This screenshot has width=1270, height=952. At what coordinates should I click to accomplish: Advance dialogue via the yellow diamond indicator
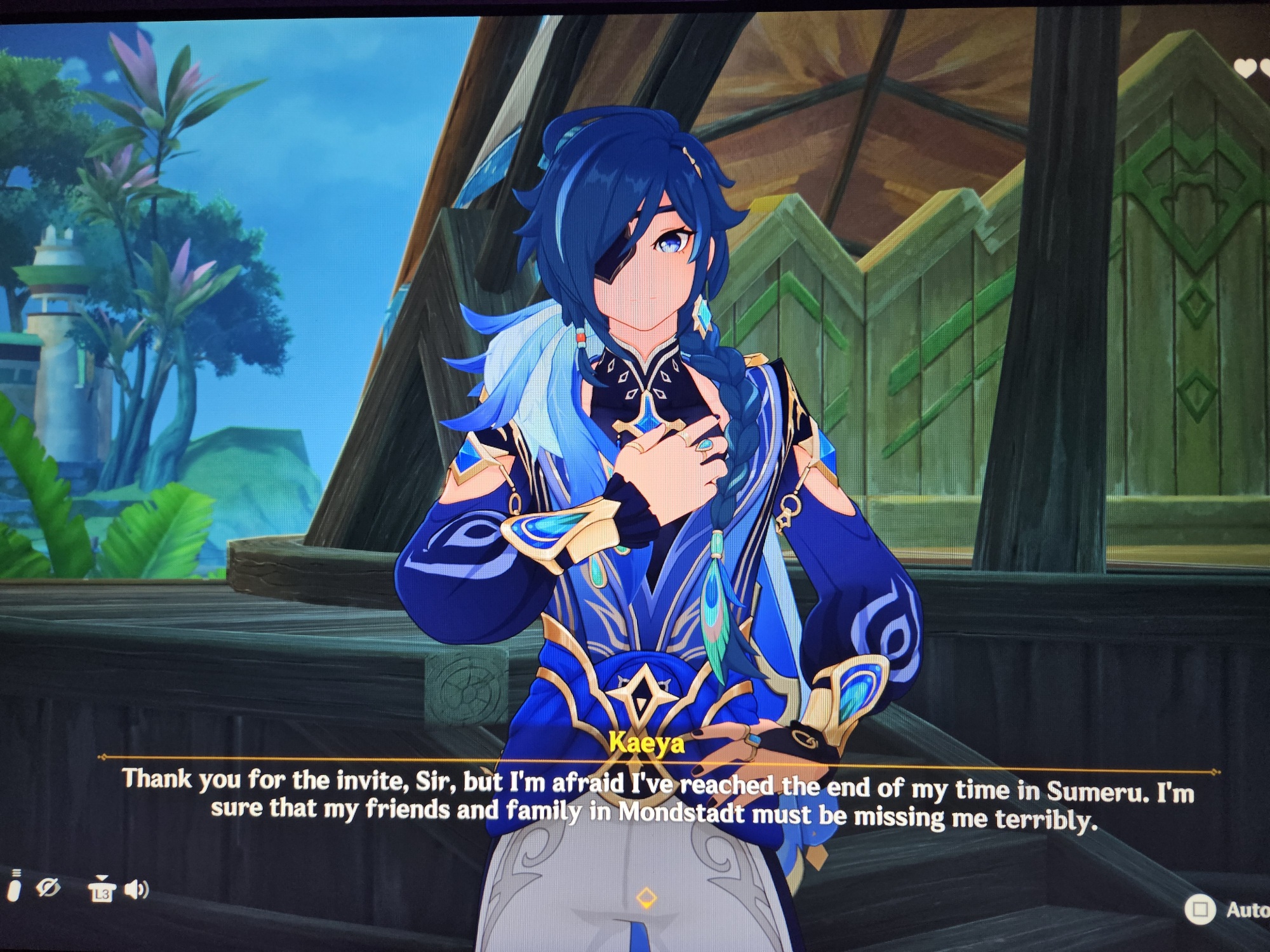646,897
